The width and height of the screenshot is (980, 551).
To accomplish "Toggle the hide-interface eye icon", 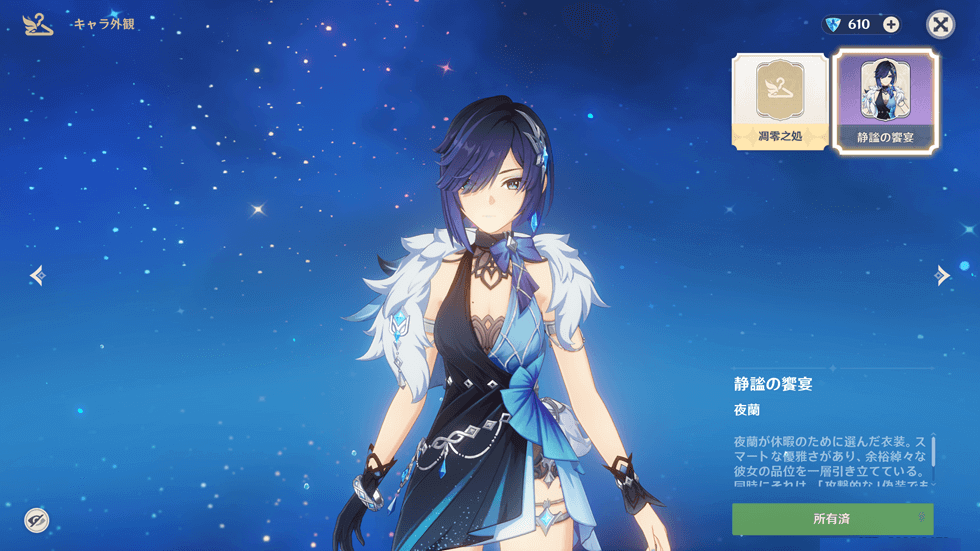I will [37, 520].
